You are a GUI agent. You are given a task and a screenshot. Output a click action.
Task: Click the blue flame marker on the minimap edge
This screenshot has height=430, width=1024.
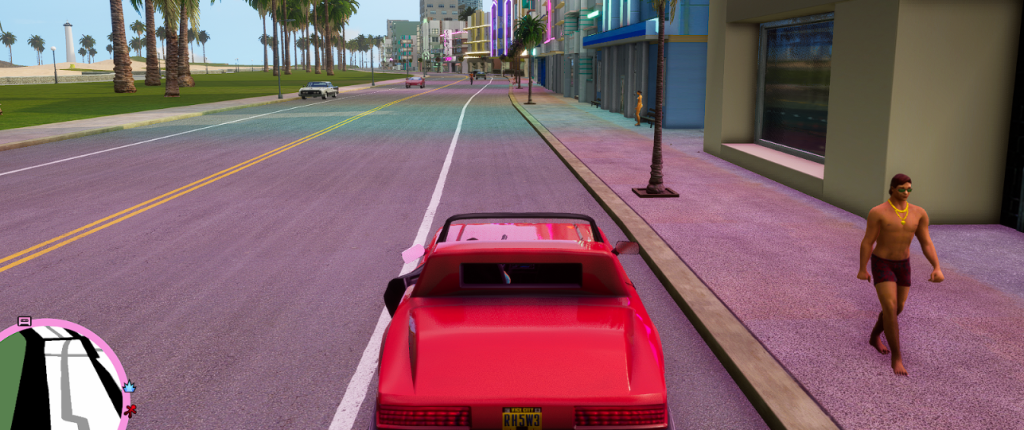129,386
